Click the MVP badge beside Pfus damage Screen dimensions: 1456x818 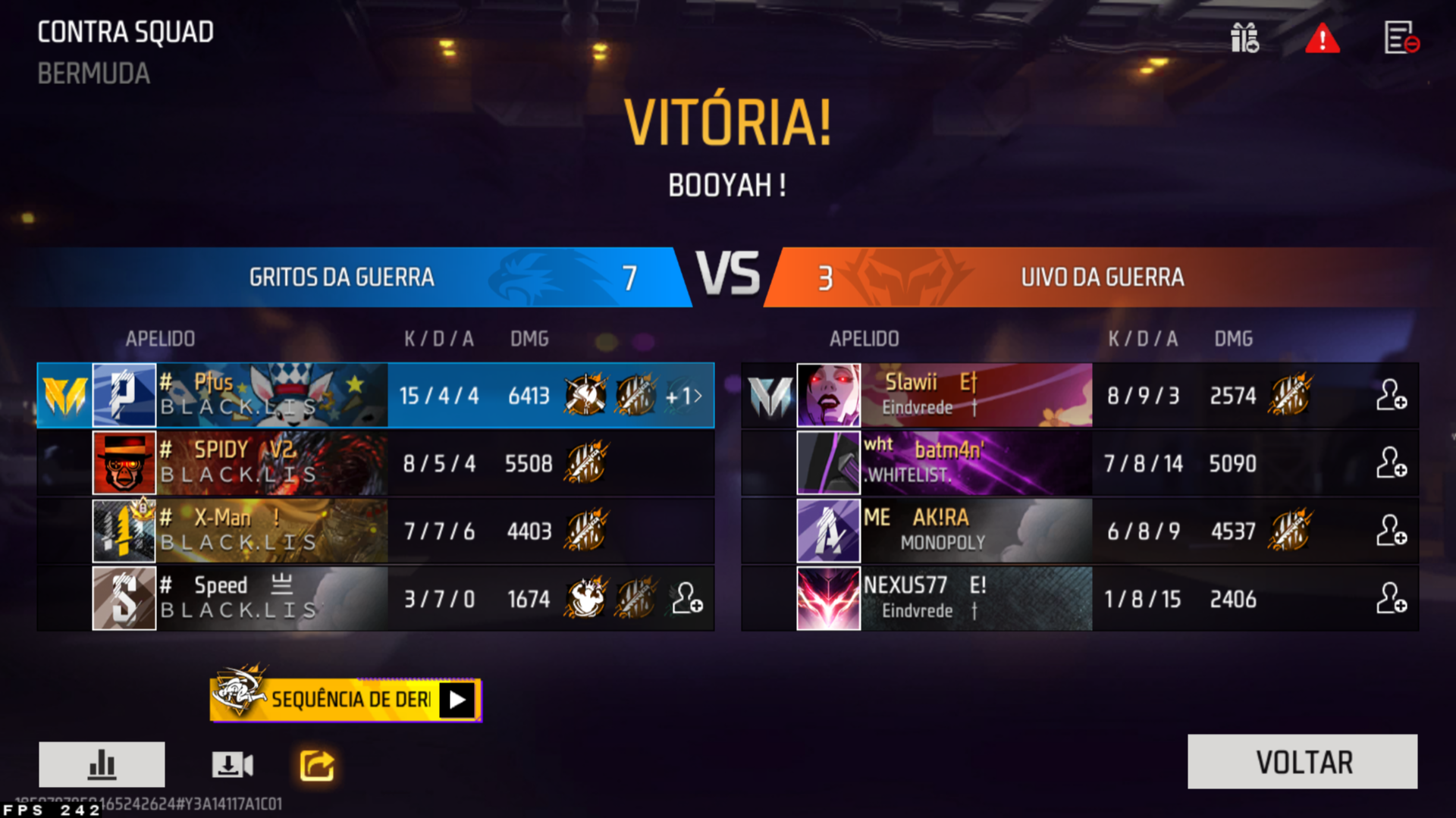pos(584,395)
